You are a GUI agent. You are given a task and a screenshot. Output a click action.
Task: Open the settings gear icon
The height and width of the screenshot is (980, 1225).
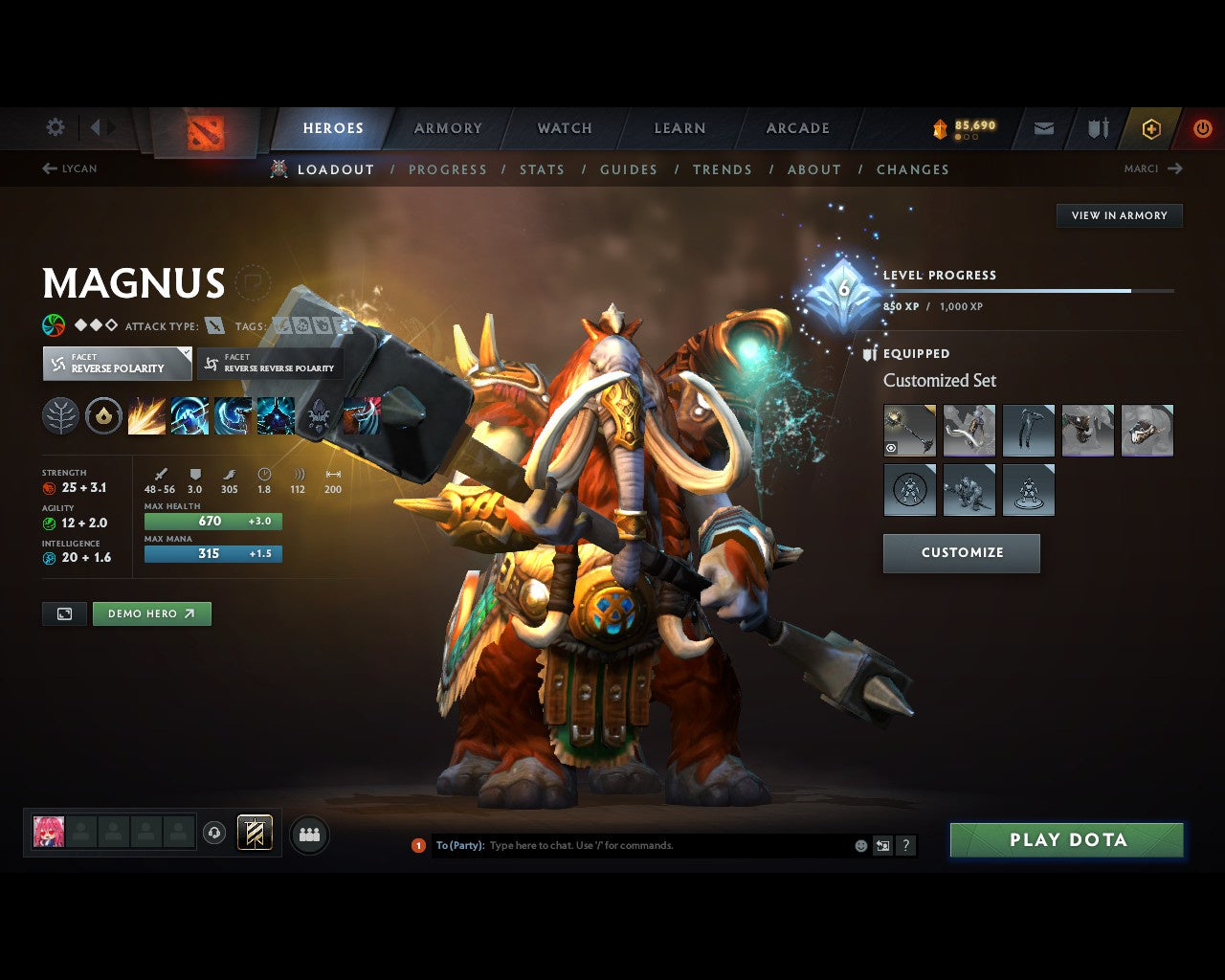55,127
